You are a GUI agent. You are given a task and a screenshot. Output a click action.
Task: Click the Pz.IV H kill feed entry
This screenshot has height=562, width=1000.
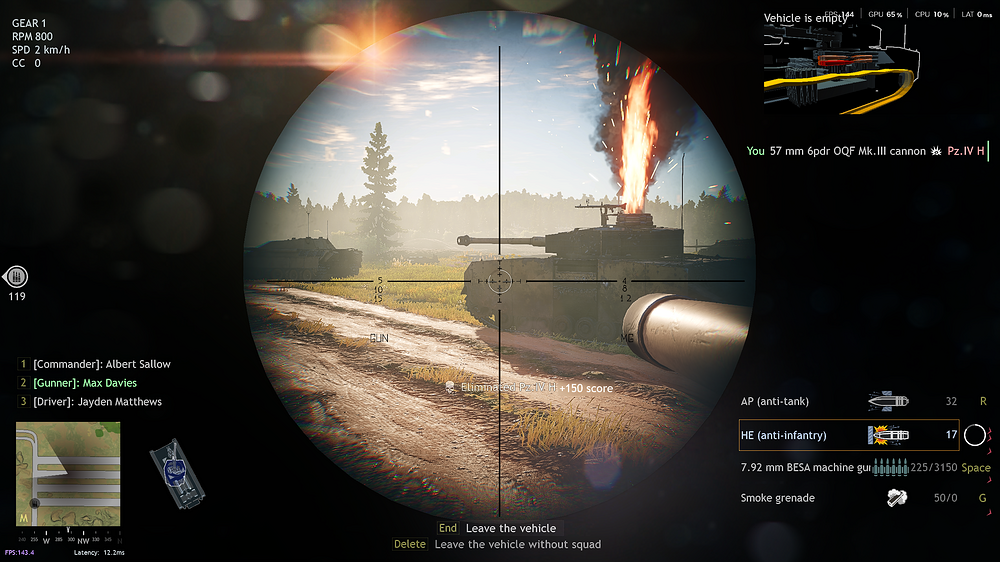pos(867,152)
